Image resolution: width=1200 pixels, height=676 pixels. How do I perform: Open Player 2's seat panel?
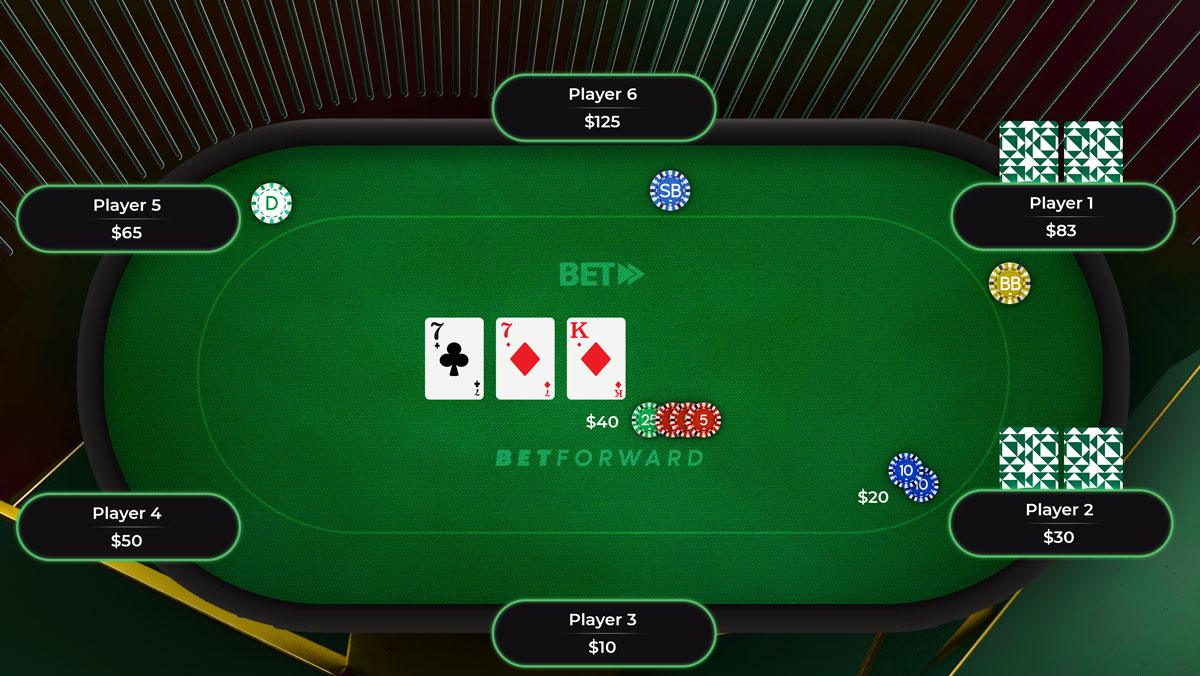[1059, 523]
